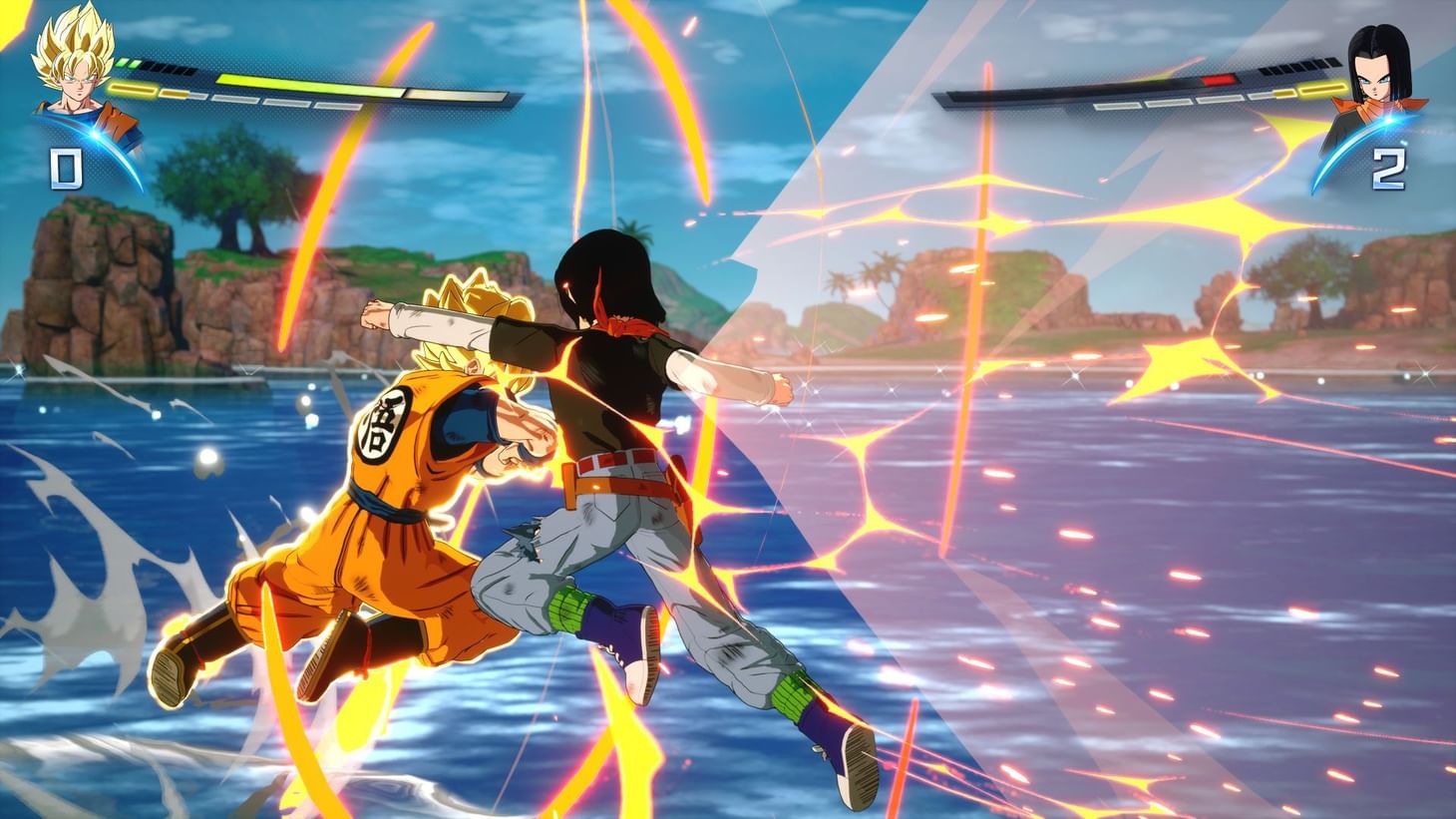Click the dark ki gauge blocks near Android 17's portrait
Screen dimensions: 1456x819
point(1299,67)
